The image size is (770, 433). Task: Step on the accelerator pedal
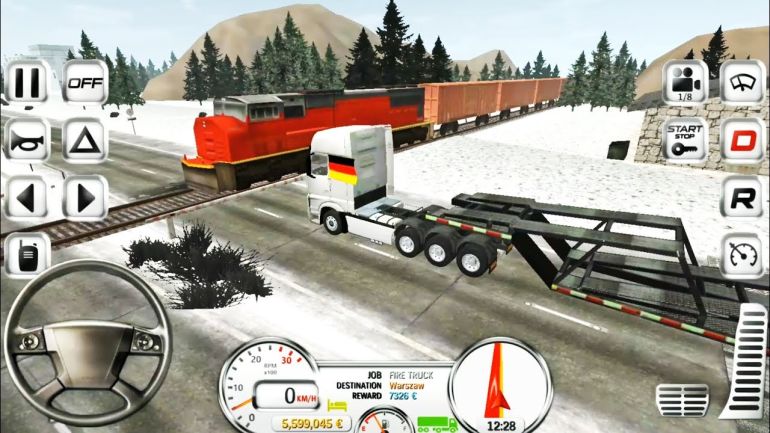[x=743, y=365]
